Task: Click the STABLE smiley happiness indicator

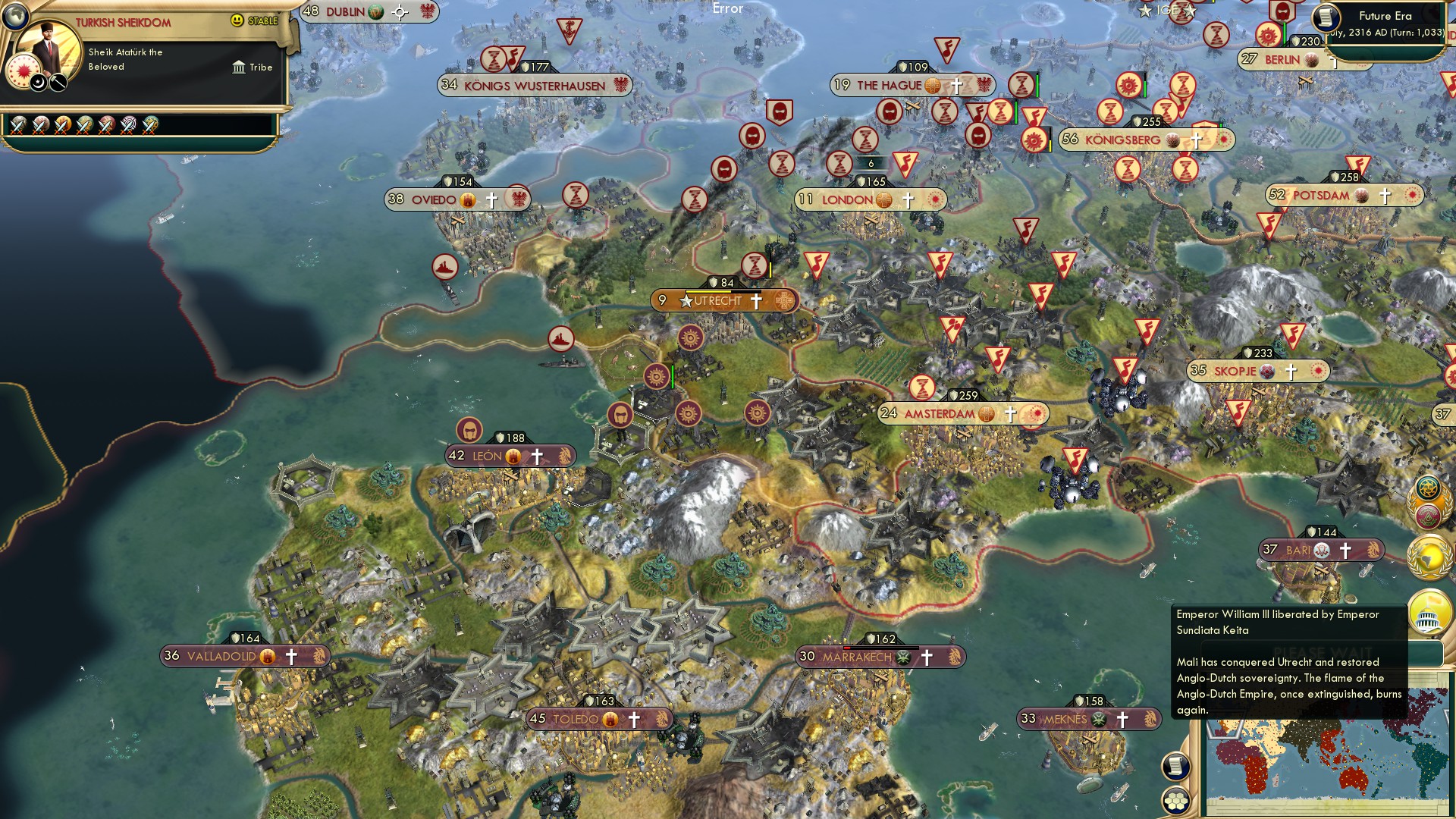Action: tap(237, 20)
